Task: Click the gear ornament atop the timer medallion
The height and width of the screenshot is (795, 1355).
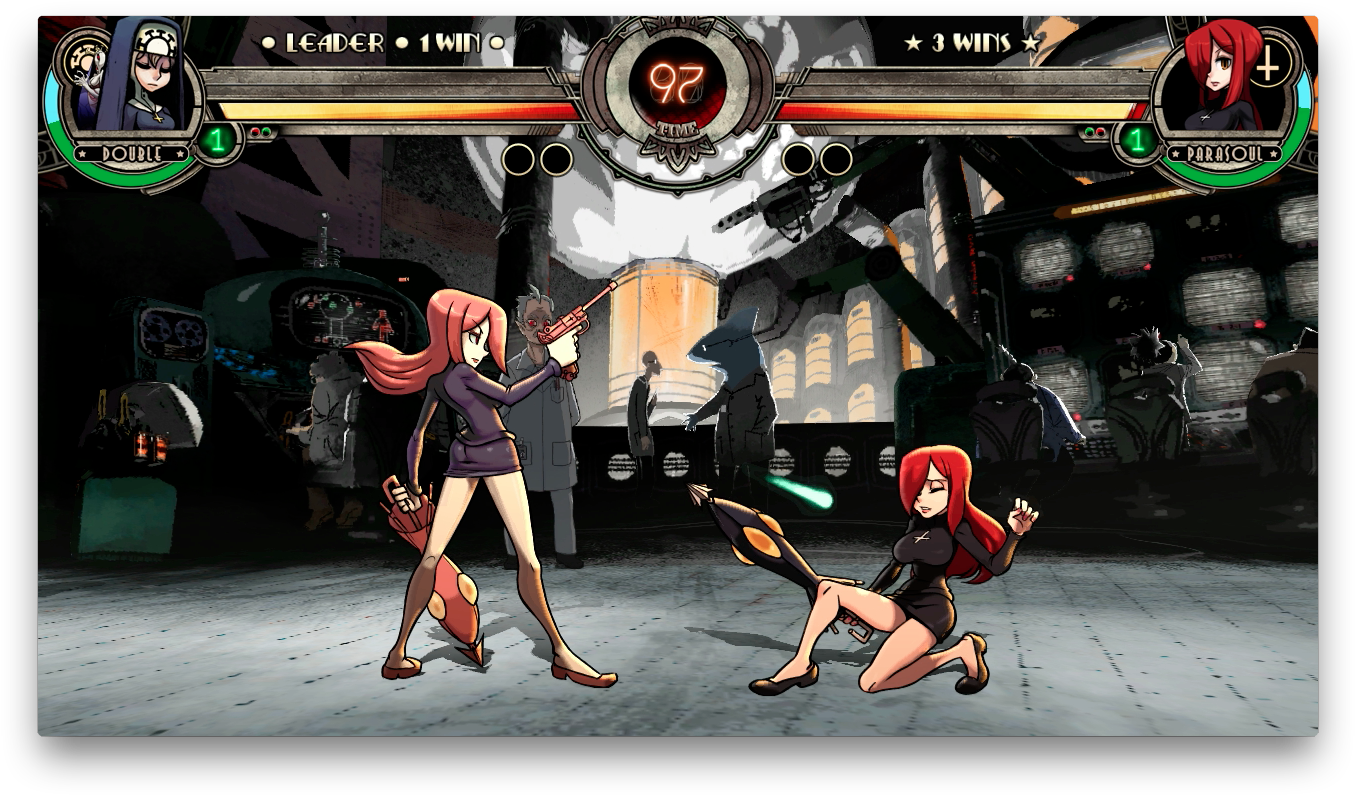Action: tap(678, 18)
